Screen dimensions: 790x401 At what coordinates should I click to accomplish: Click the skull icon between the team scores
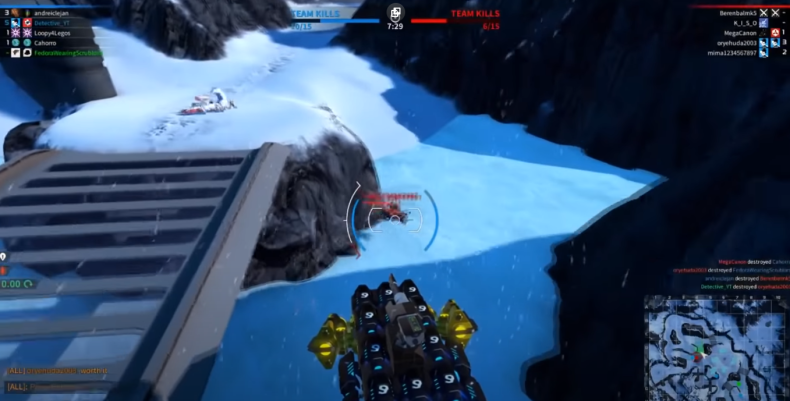pos(395,14)
